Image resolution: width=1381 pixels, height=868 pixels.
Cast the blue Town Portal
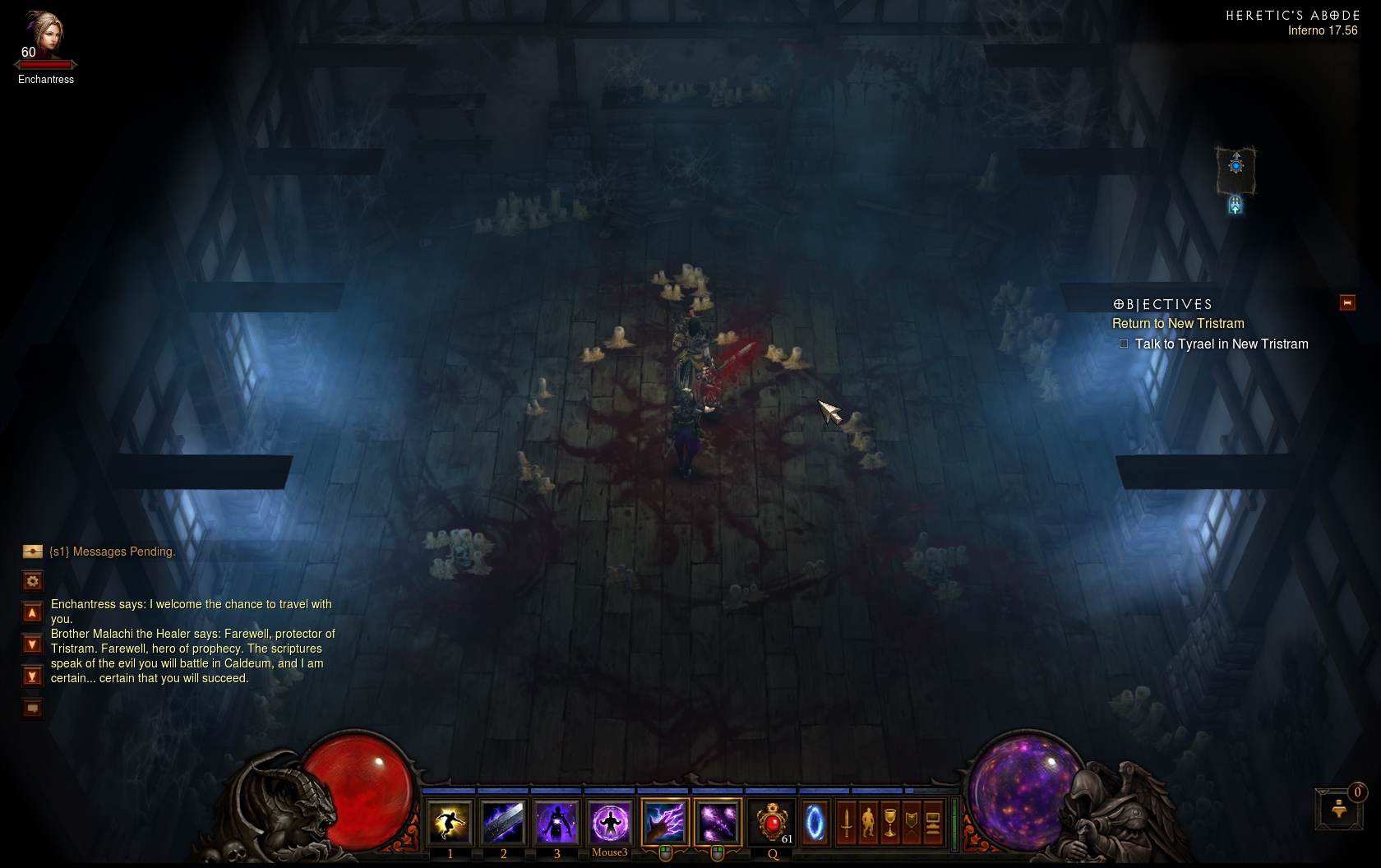[815, 822]
